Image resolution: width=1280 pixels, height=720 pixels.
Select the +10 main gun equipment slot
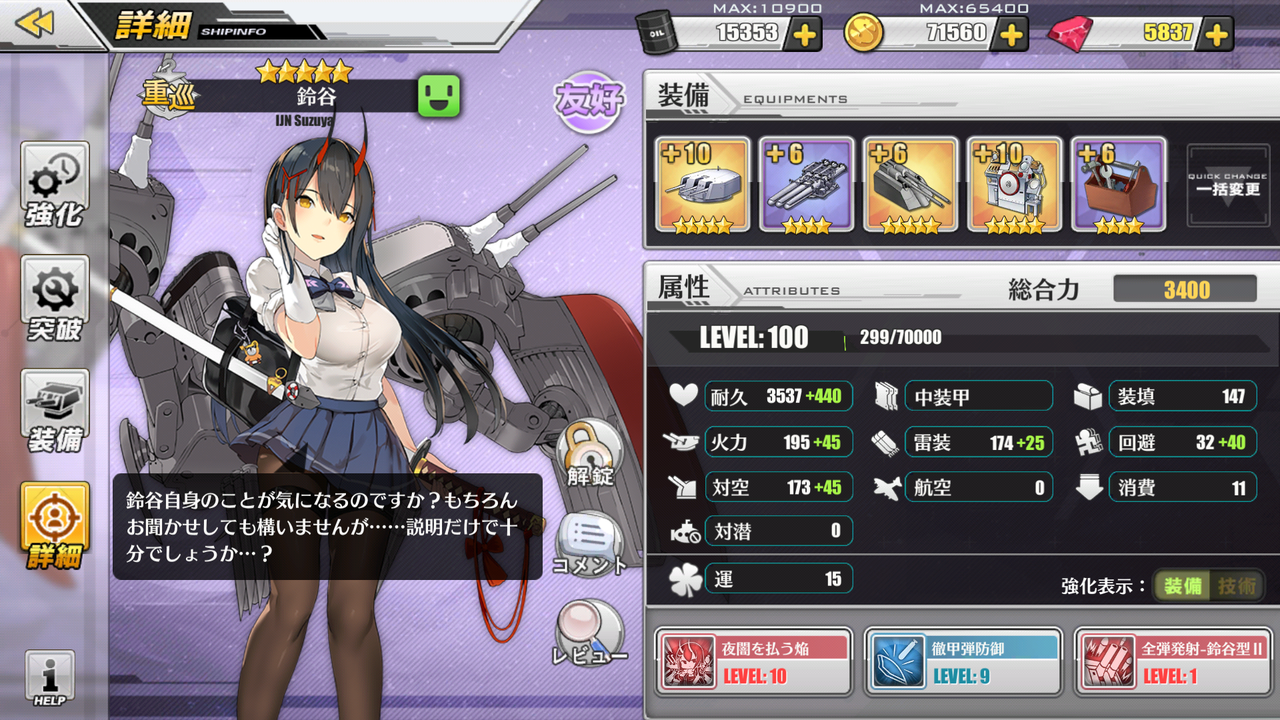point(702,184)
